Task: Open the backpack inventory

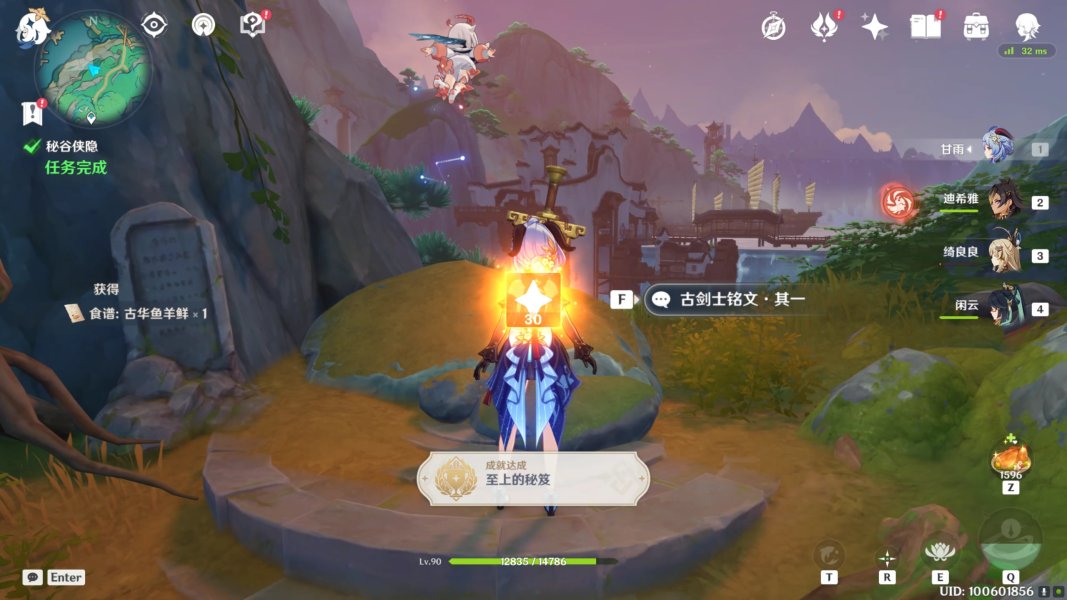Action: [976, 27]
